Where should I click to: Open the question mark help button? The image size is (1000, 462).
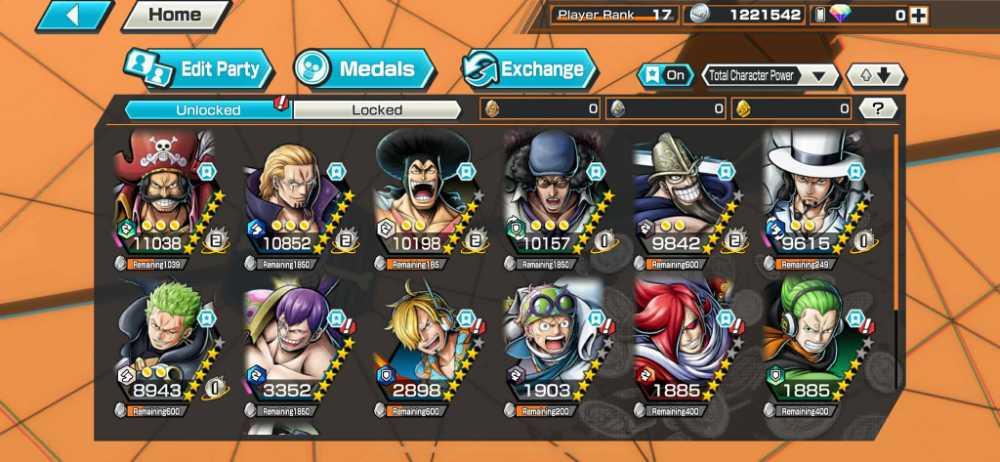[x=877, y=109]
